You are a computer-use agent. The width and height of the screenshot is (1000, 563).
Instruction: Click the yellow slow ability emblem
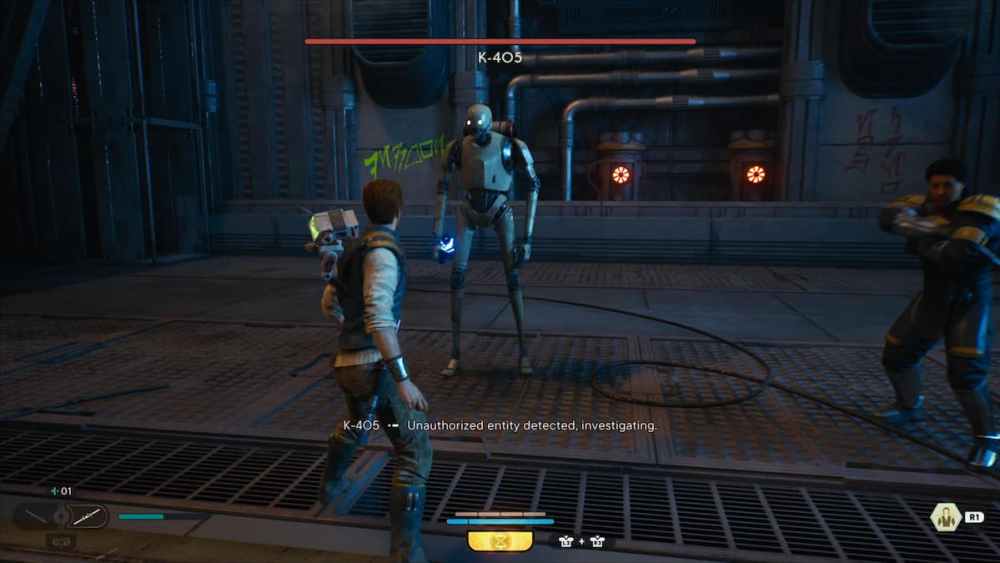pos(499,541)
